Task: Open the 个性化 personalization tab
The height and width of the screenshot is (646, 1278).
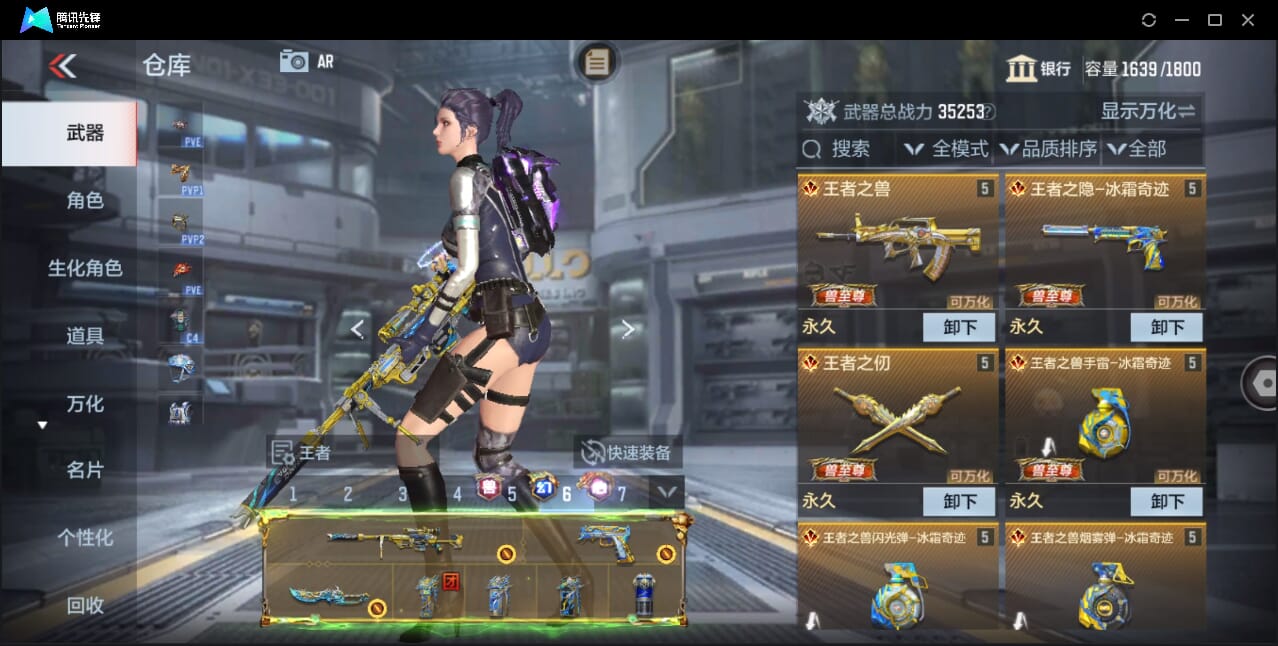Action: point(85,538)
